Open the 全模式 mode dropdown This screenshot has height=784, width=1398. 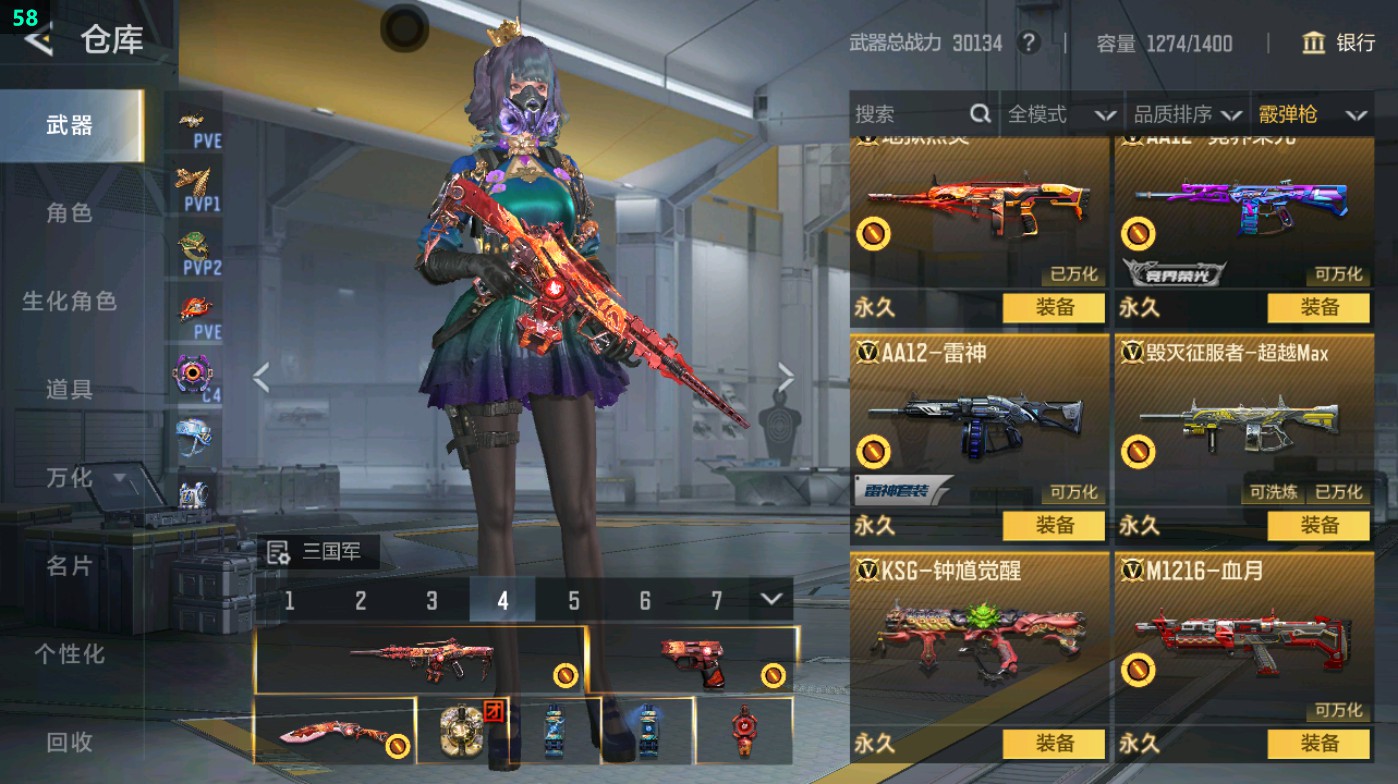tap(1060, 115)
